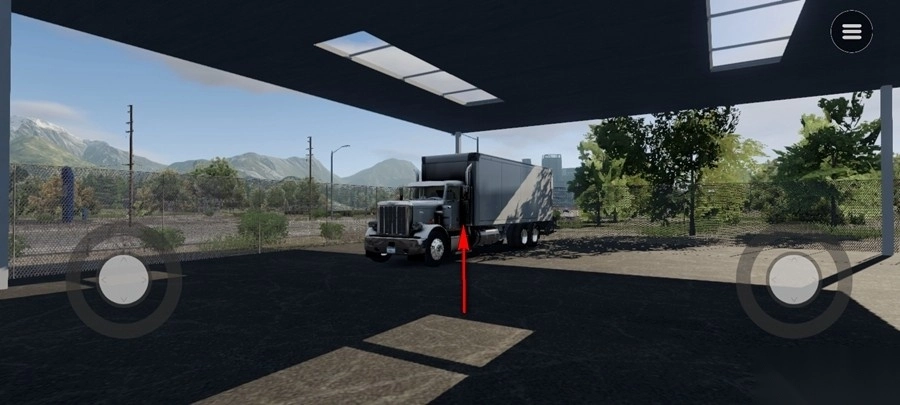The height and width of the screenshot is (405, 900).
Task: Tap the left virtual movement joystick
Action: click(x=124, y=279)
